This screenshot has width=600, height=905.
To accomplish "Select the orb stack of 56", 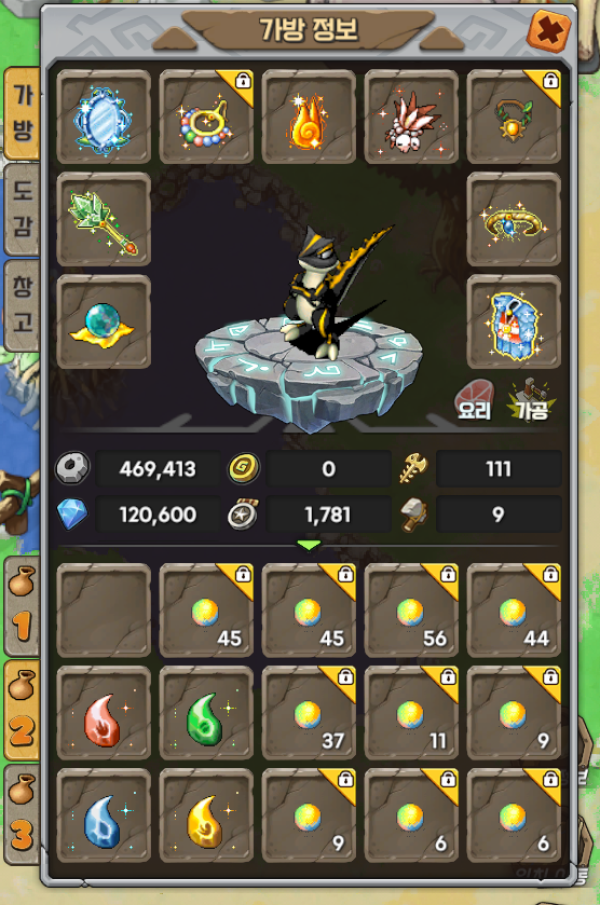I will 411,610.
